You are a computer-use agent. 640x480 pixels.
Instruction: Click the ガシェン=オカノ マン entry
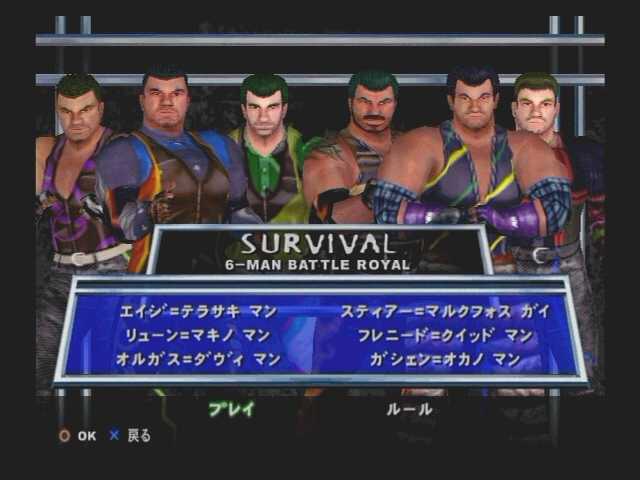[446, 359]
